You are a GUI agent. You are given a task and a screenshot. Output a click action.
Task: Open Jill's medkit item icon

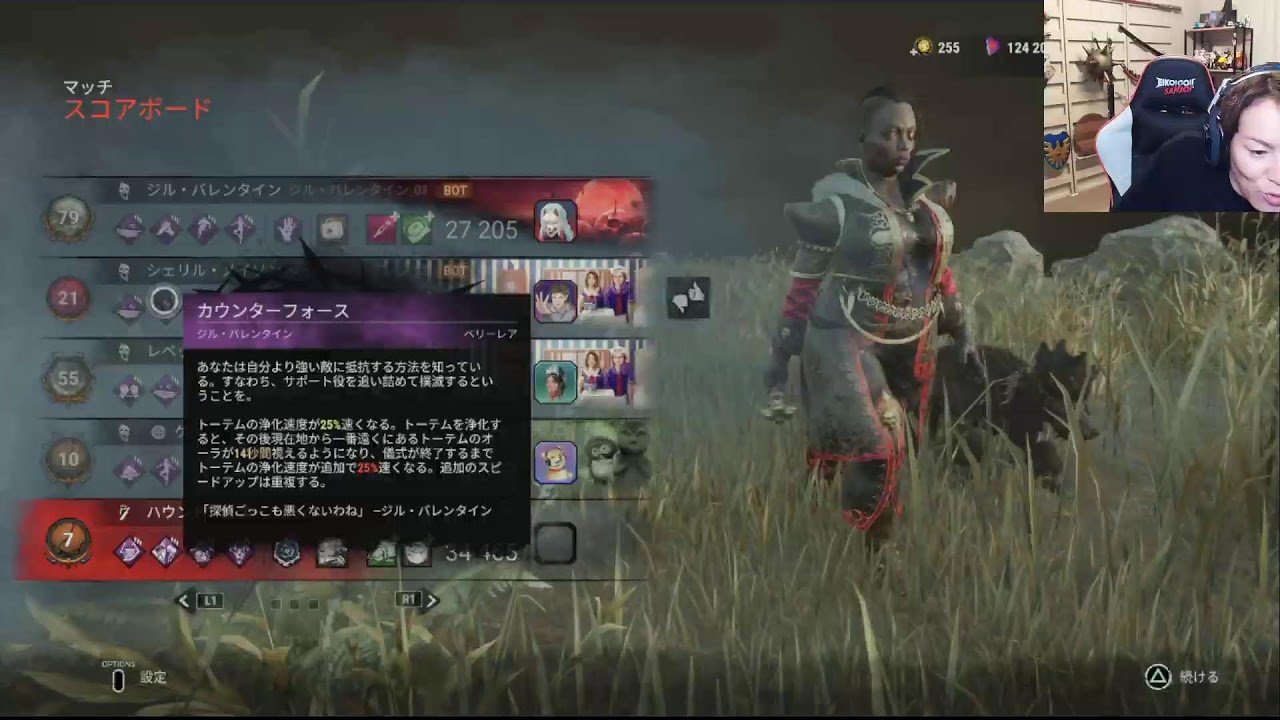[331, 231]
